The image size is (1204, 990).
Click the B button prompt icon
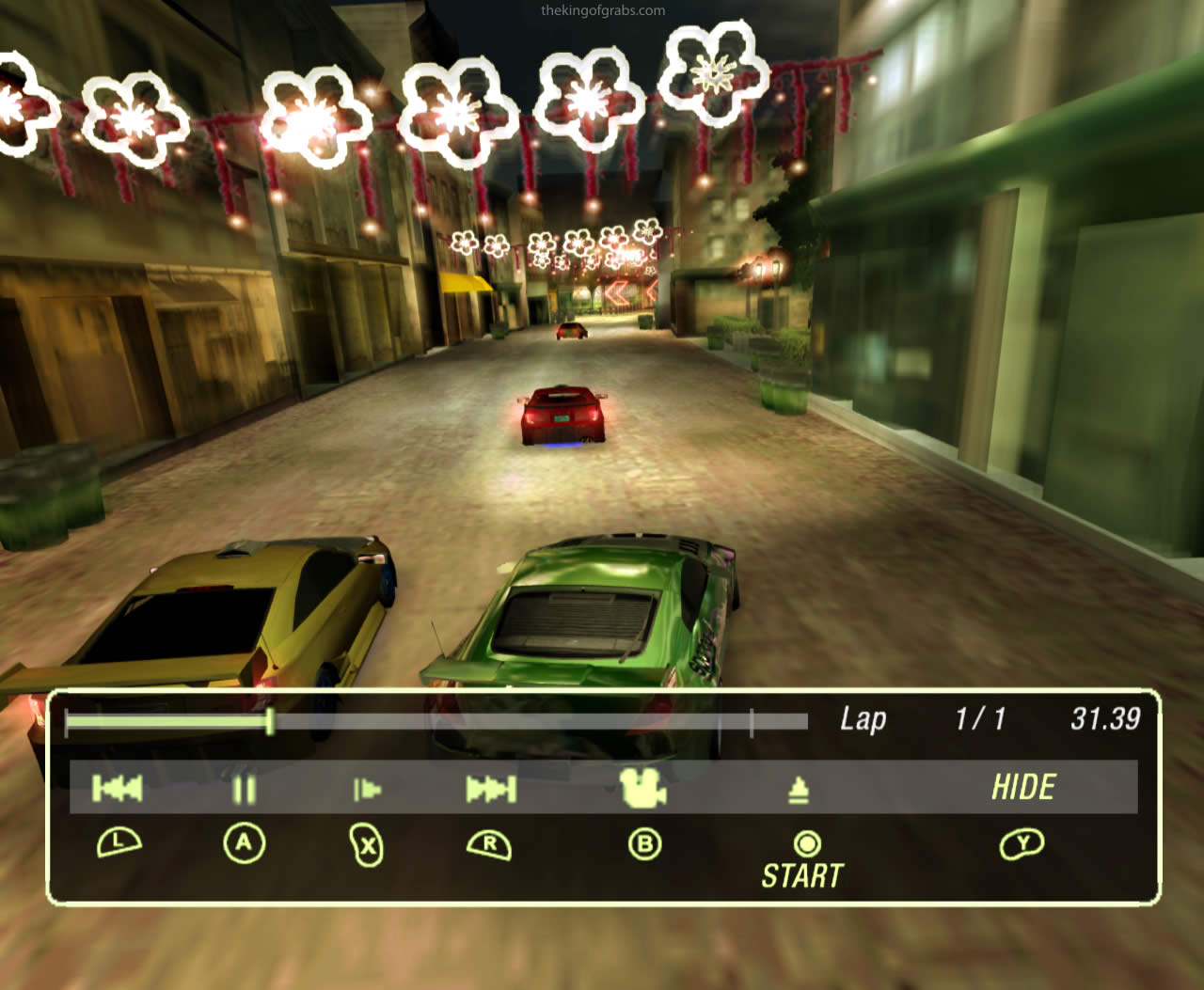pos(643,845)
